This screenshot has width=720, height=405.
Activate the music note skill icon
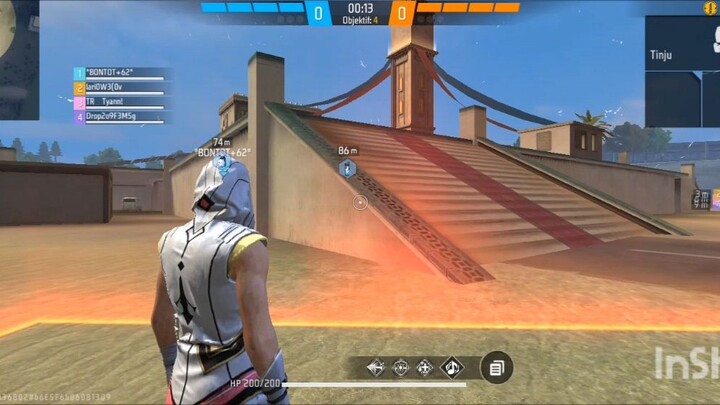click(x=452, y=368)
